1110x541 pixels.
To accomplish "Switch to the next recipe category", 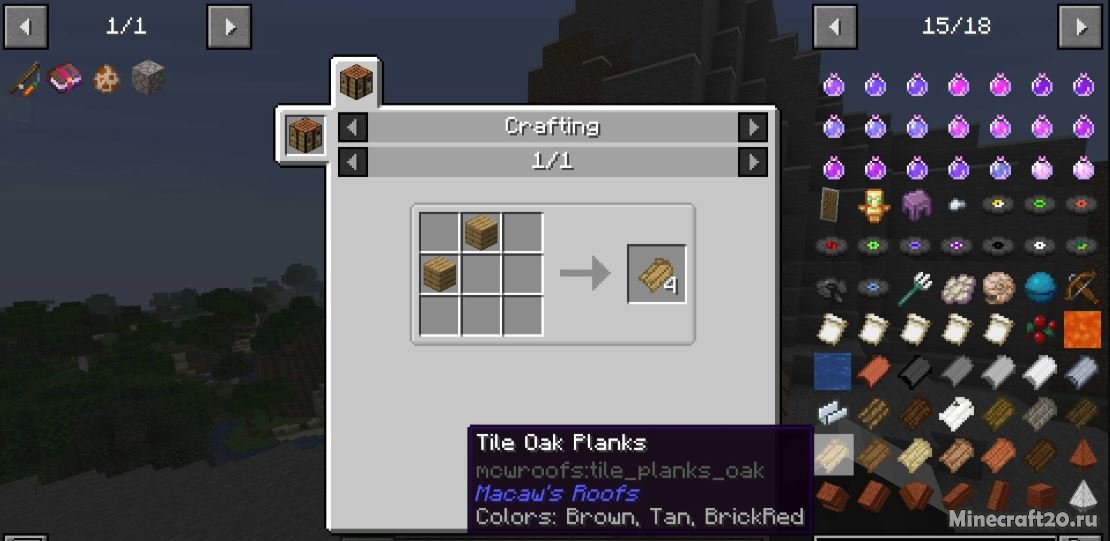I will (x=752, y=127).
